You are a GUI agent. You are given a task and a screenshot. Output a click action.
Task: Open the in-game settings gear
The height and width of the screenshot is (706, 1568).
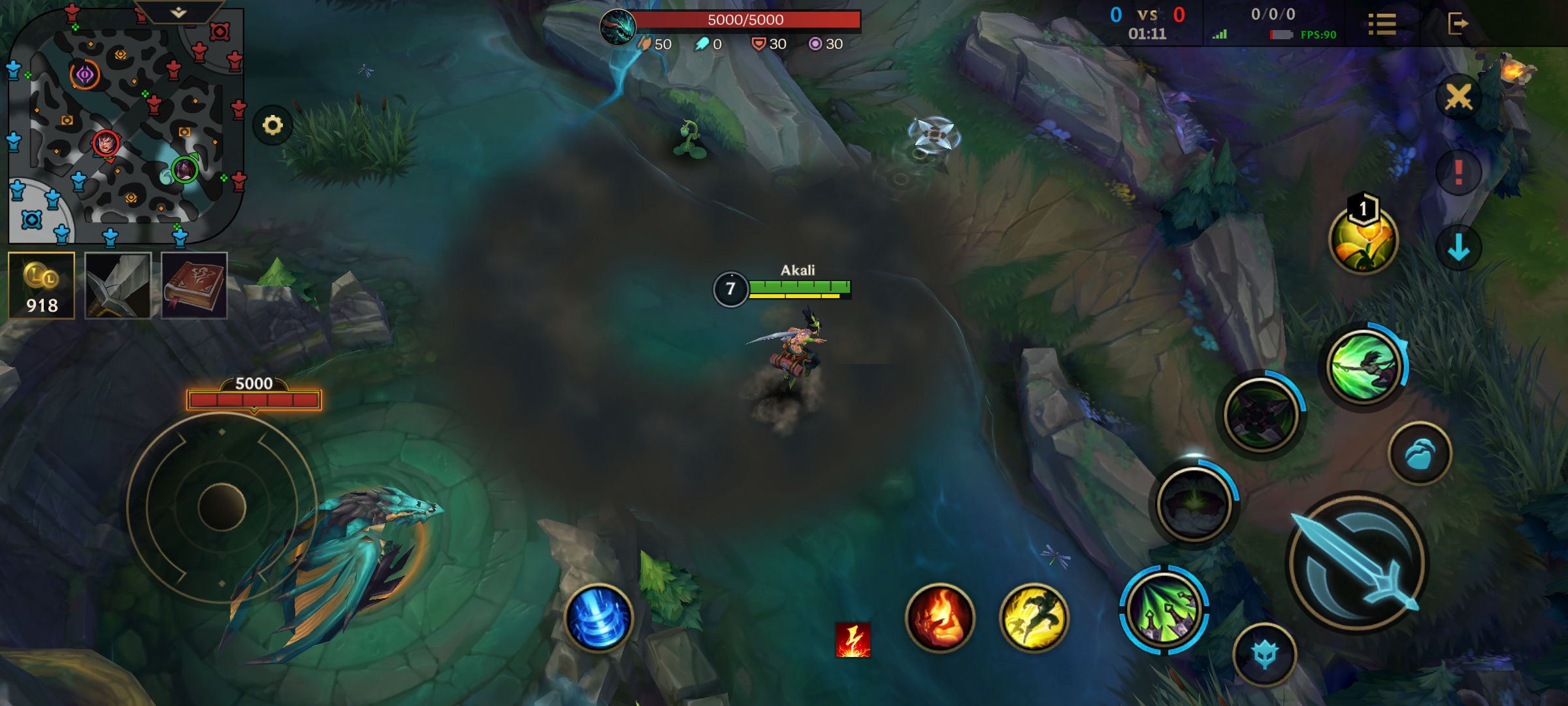click(274, 124)
